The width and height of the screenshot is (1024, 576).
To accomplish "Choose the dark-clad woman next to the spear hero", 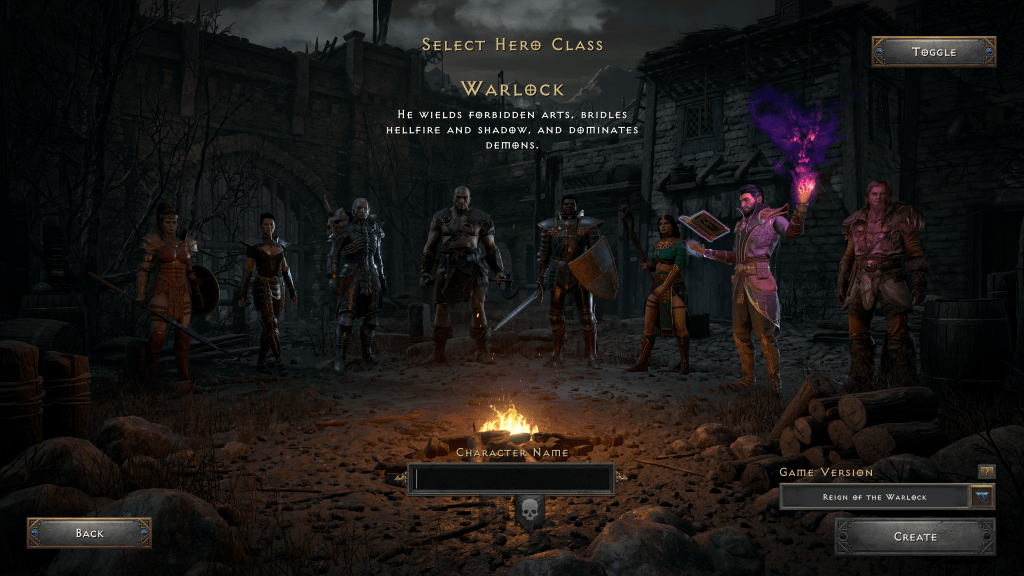I will (266, 285).
